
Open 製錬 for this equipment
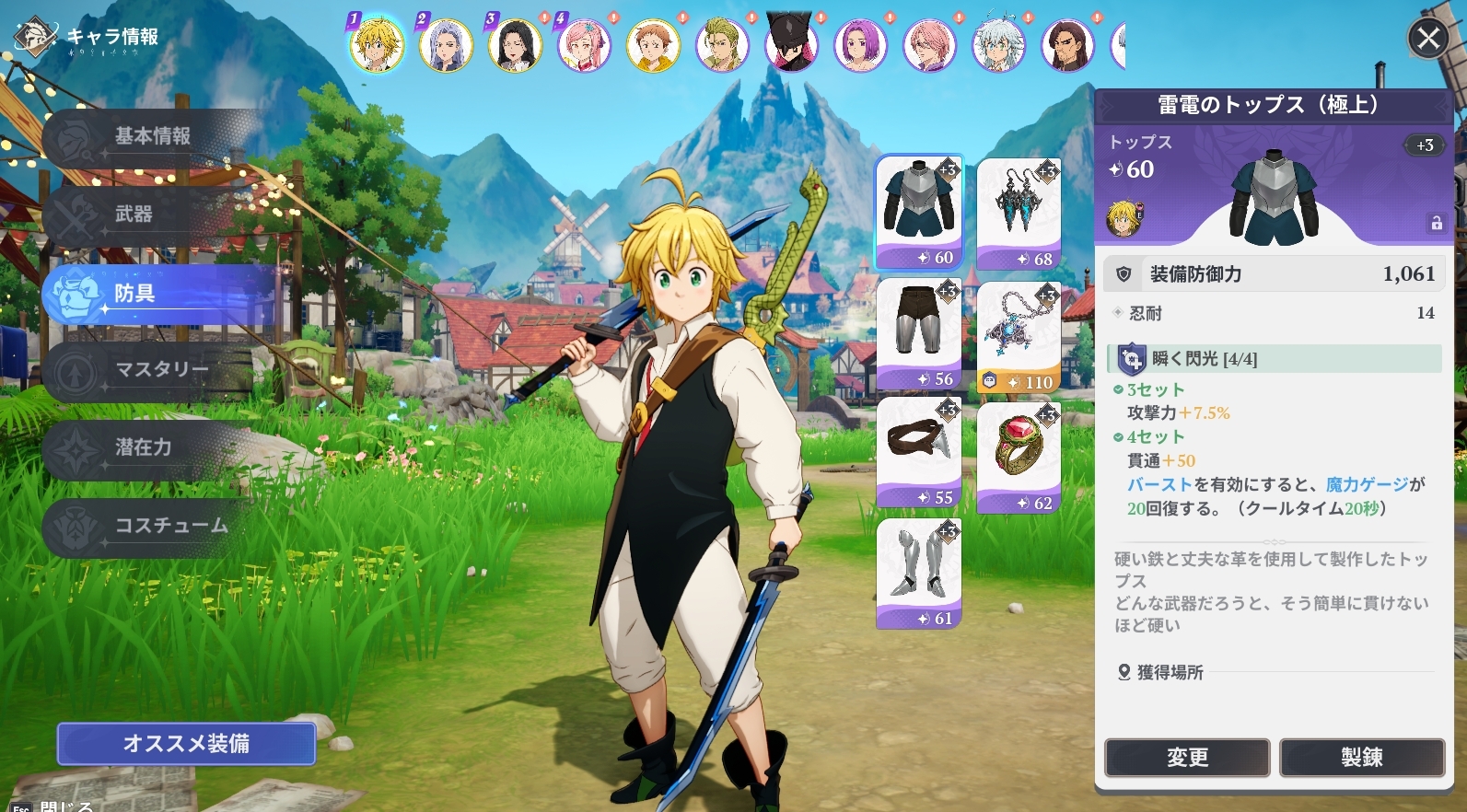click(x=1361, y=758)
